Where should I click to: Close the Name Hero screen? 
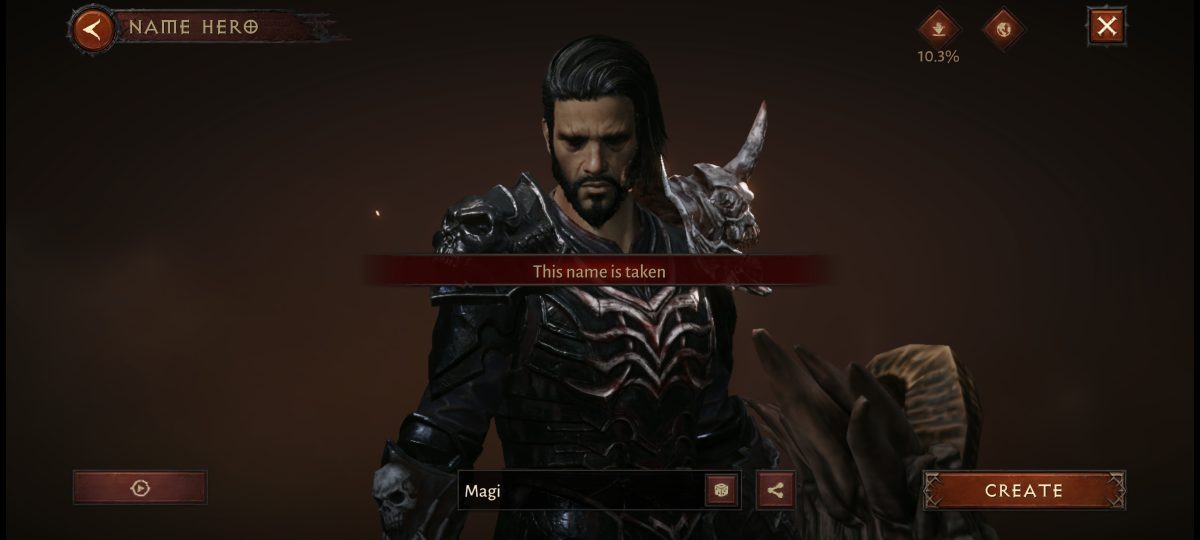coord(1106,27)
